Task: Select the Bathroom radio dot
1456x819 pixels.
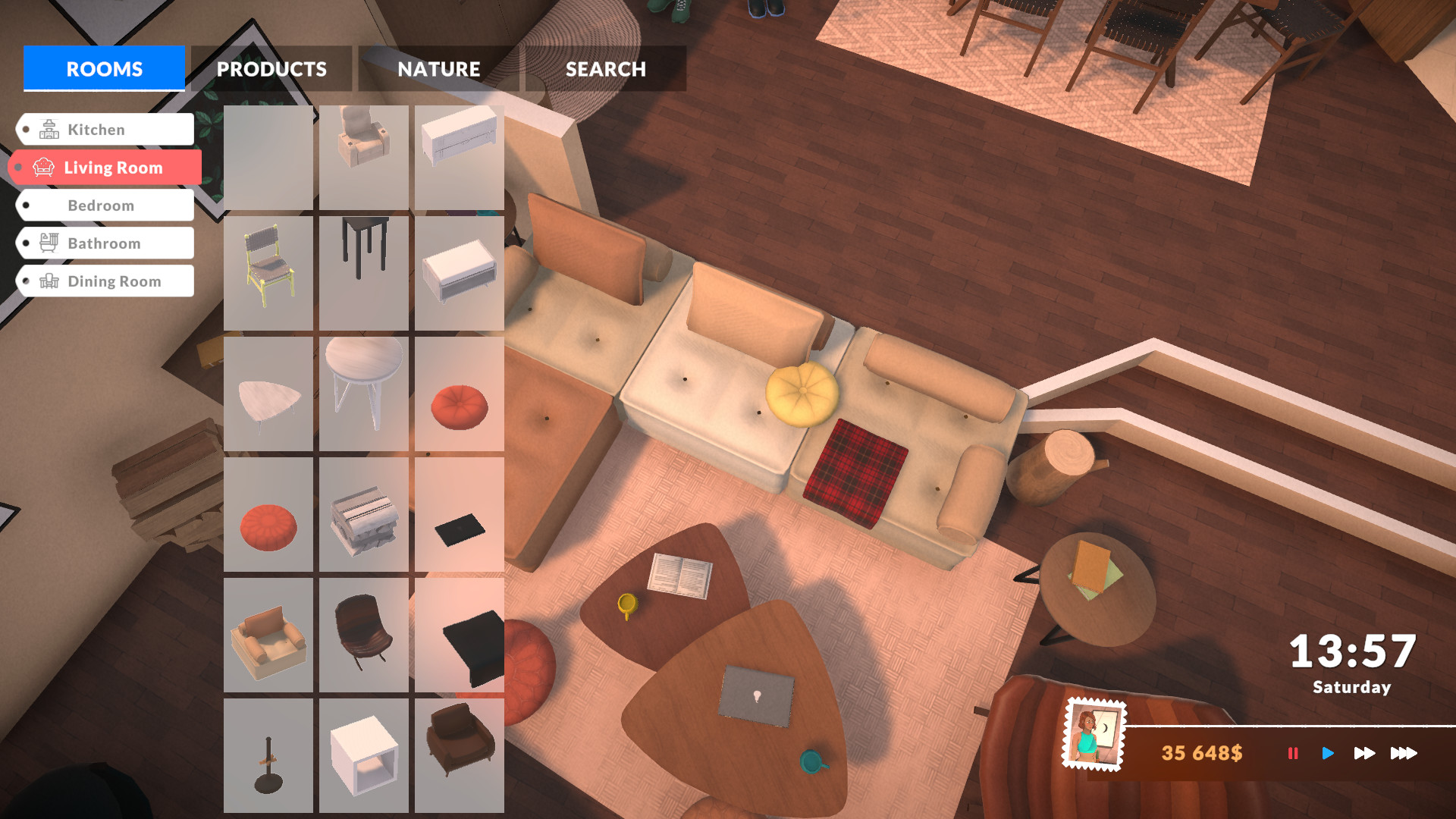Action: click(x=25, y=243)
